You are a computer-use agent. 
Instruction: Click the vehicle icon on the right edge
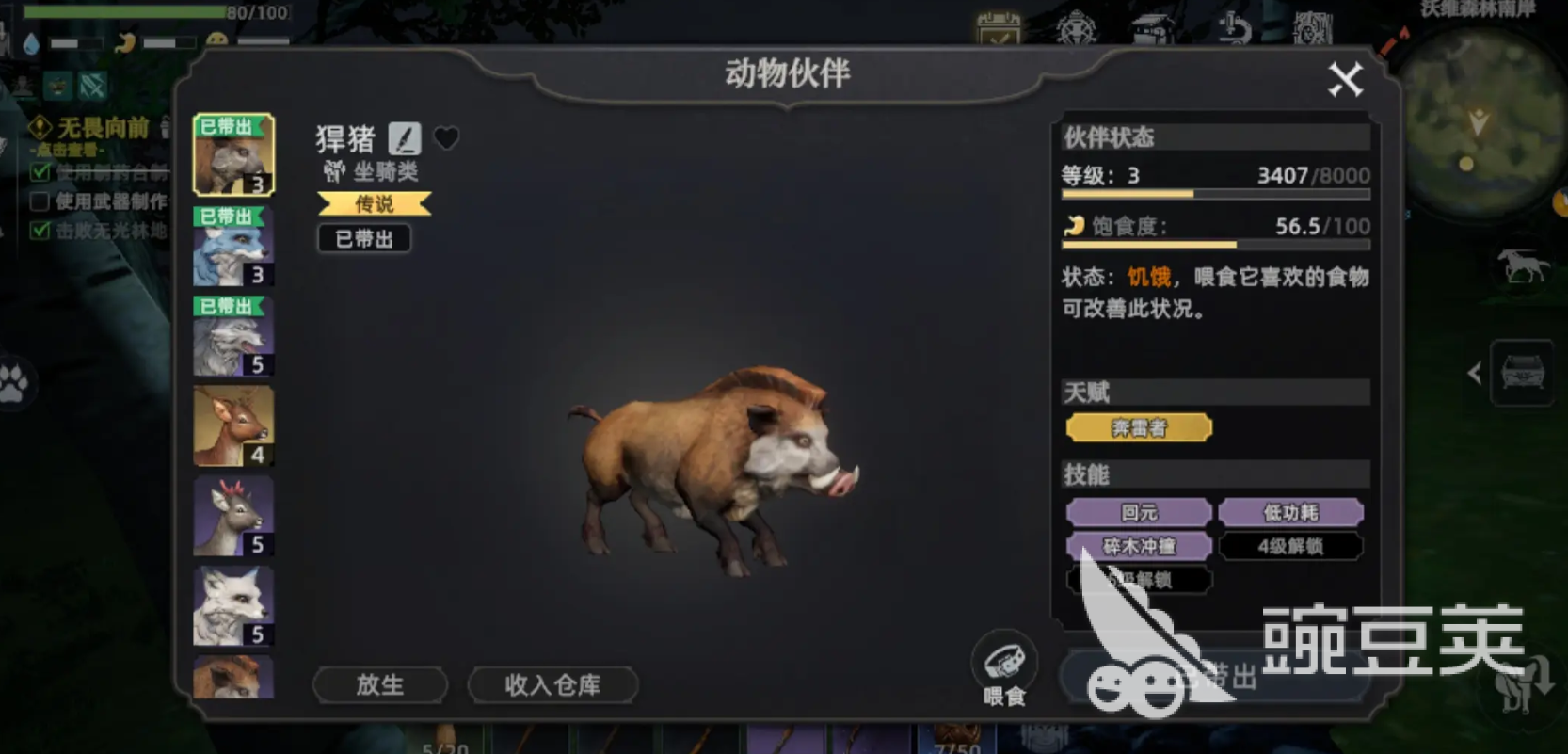coord(1523,371)
